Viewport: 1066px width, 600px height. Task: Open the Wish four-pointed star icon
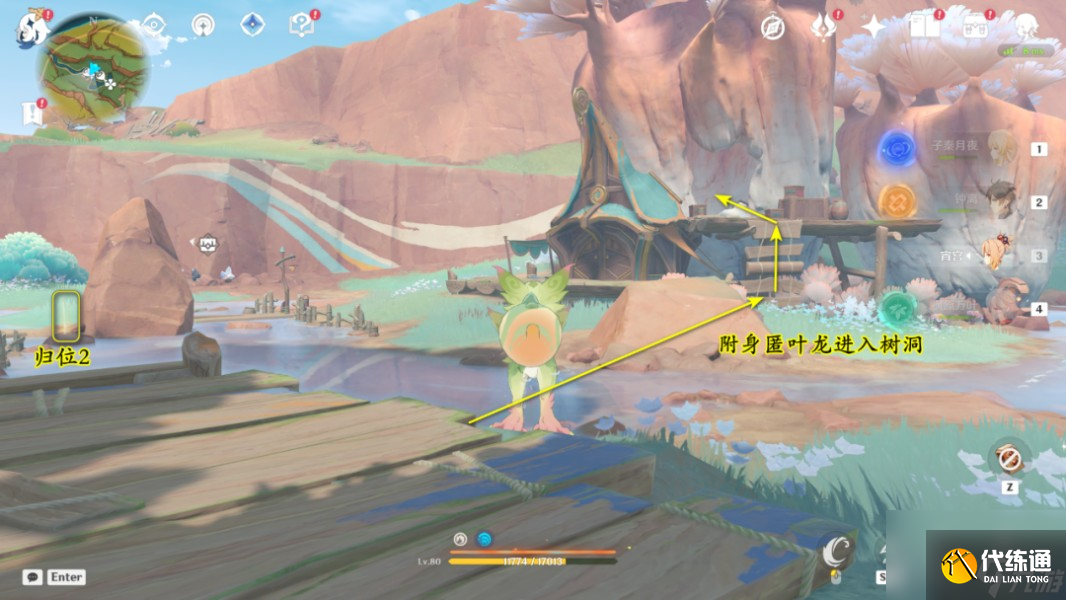pos(873,27)
